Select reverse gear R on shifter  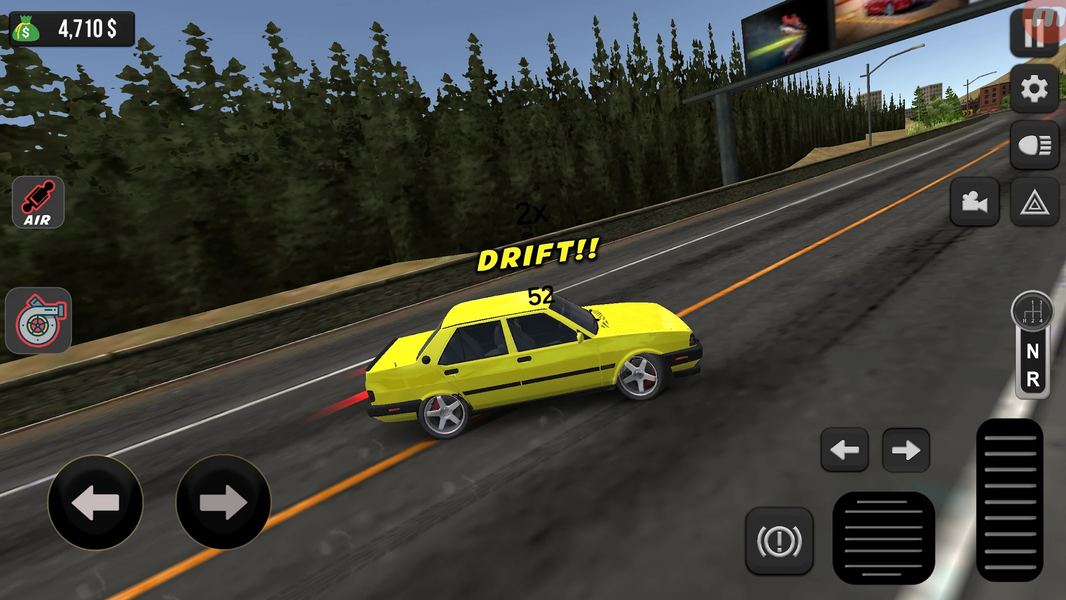point(1032,379)
